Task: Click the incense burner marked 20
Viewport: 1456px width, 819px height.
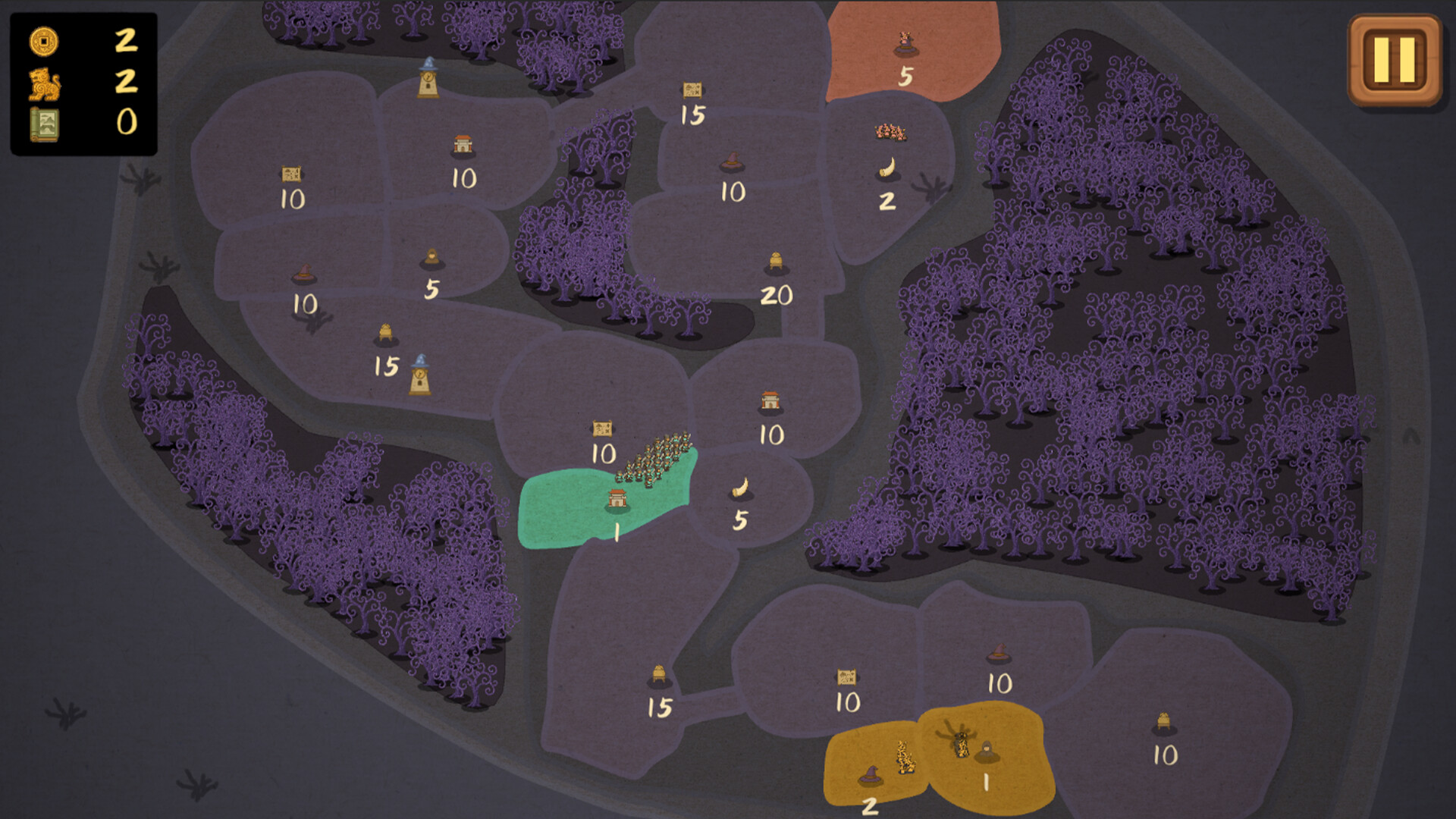Action: (x=777, y=262)
